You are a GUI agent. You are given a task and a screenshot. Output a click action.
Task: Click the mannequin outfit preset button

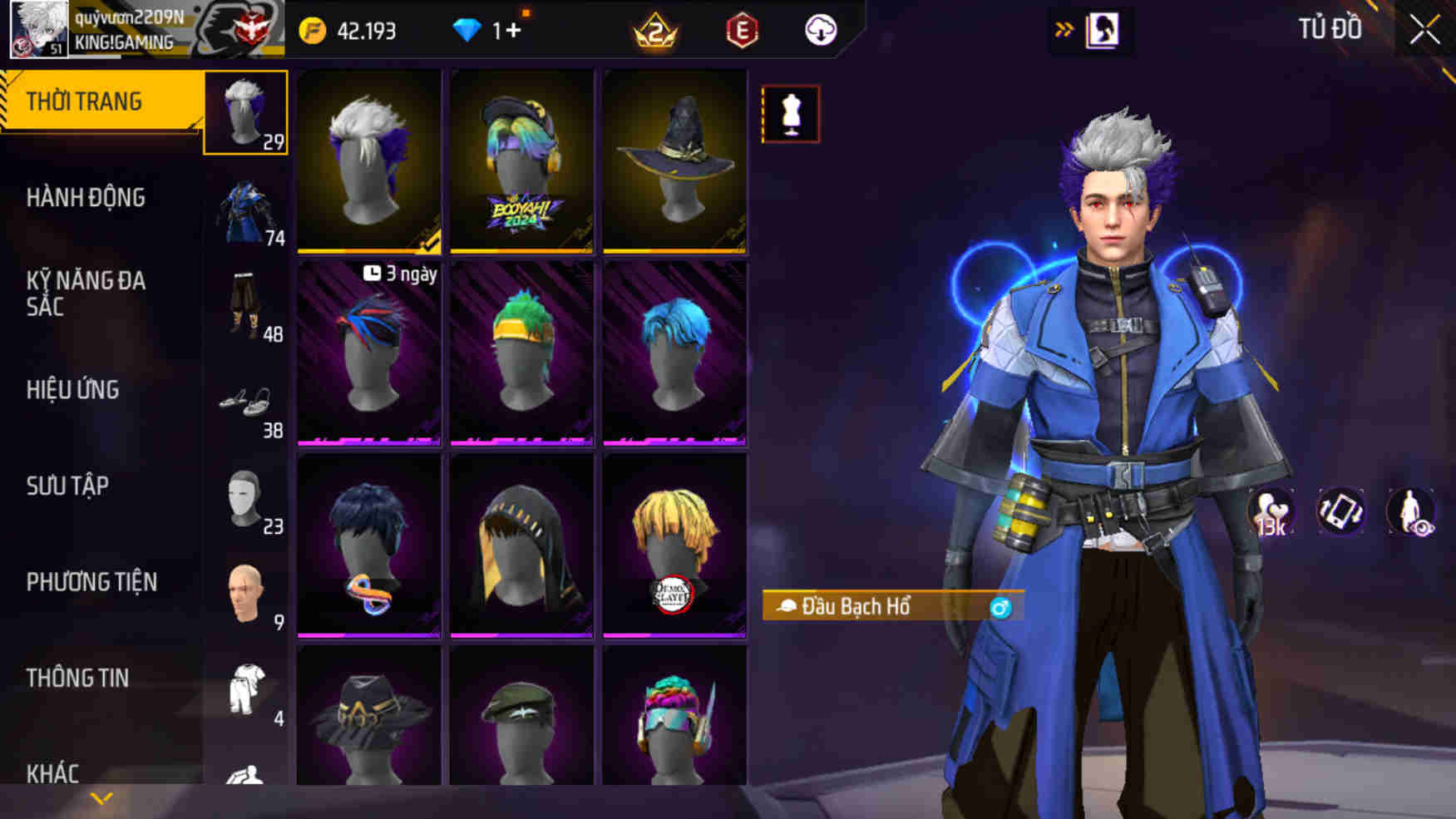(x=790, y=114)
